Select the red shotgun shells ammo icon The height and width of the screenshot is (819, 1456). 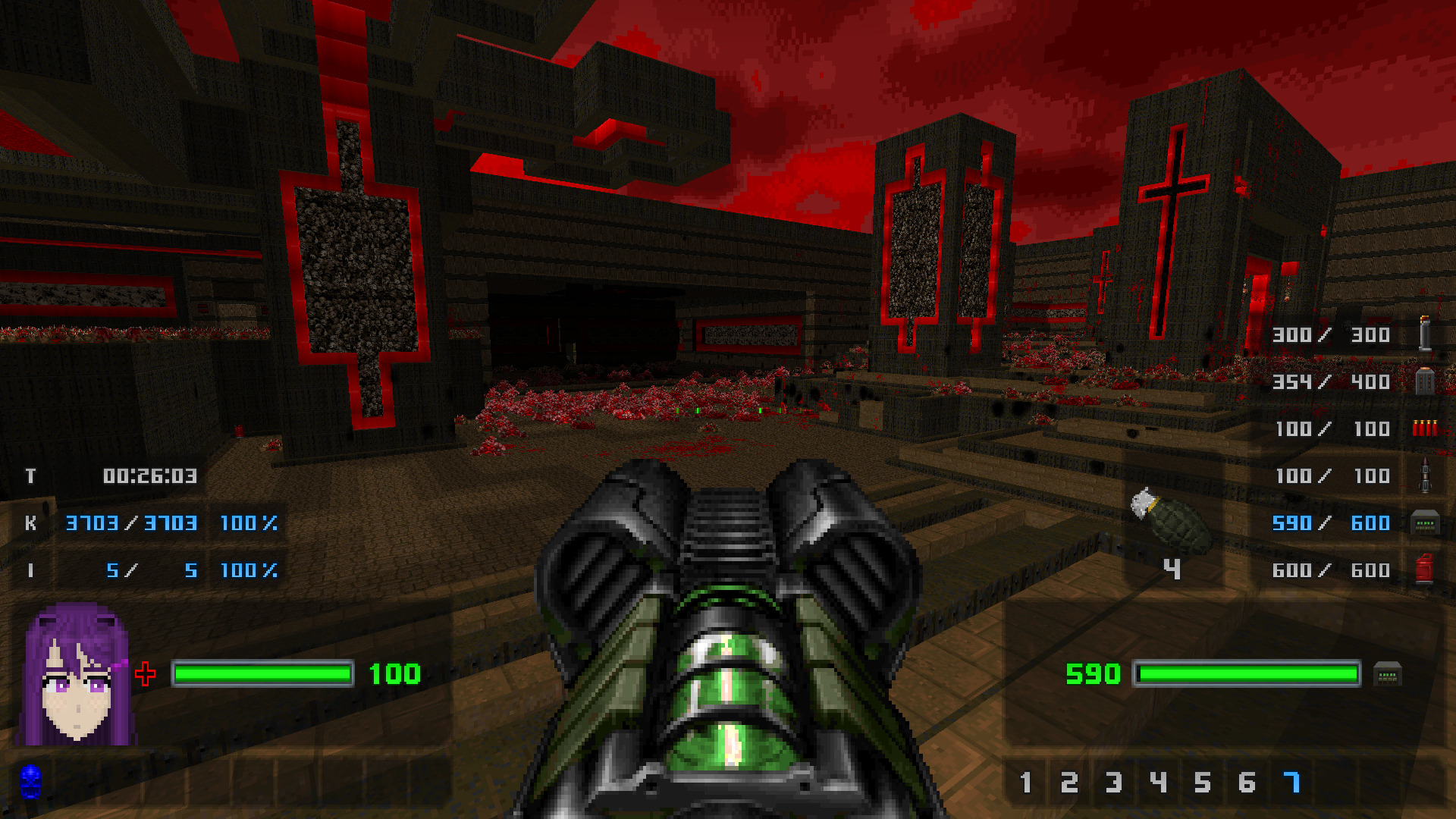point(1424,428)
